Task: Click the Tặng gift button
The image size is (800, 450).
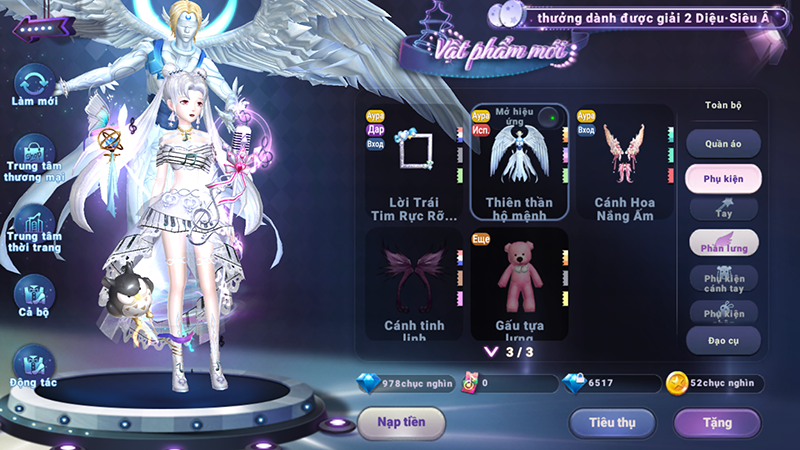Action: 717,422
